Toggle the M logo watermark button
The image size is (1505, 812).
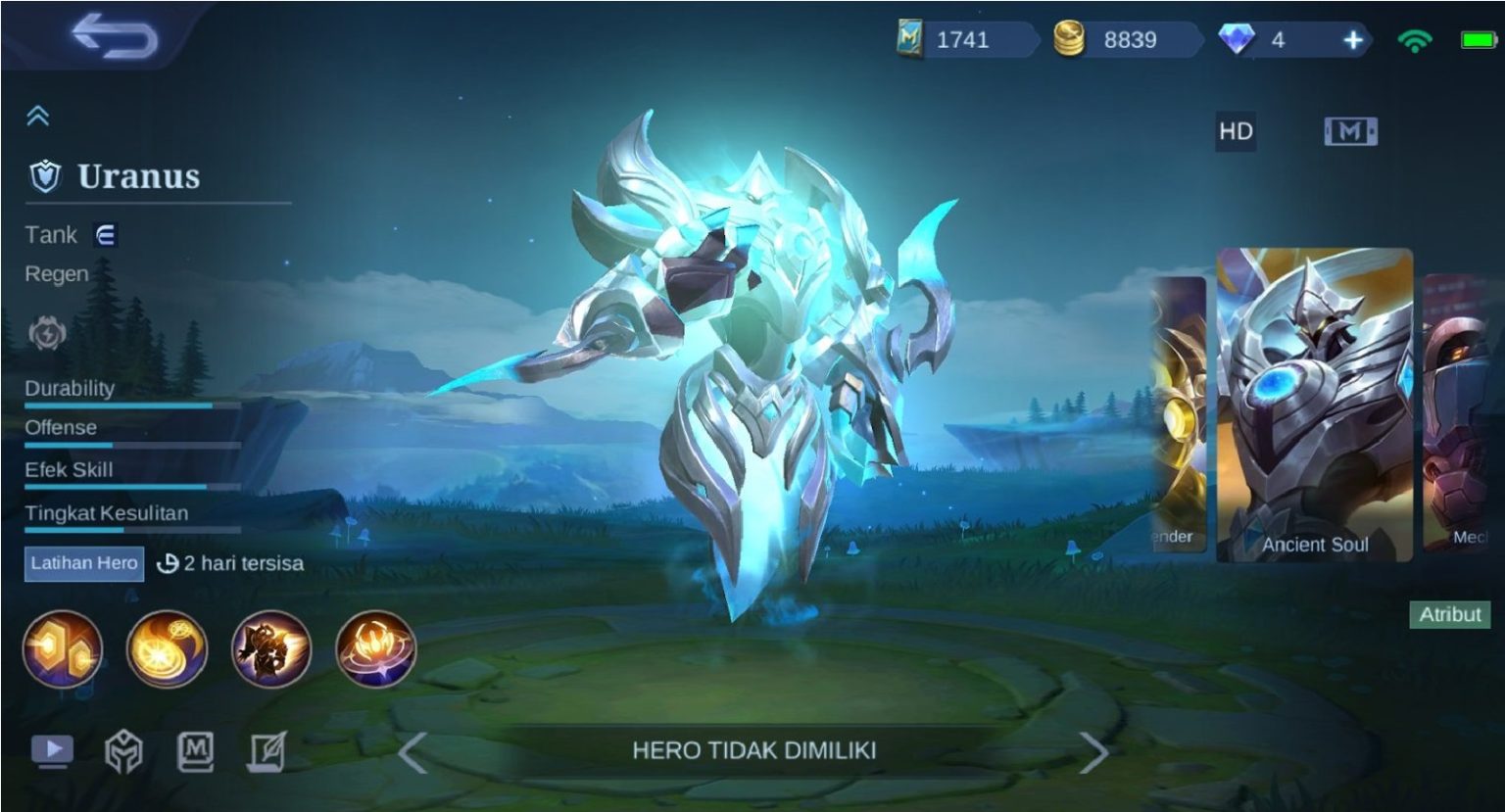pyautogui.click(x=1350, y=129)
